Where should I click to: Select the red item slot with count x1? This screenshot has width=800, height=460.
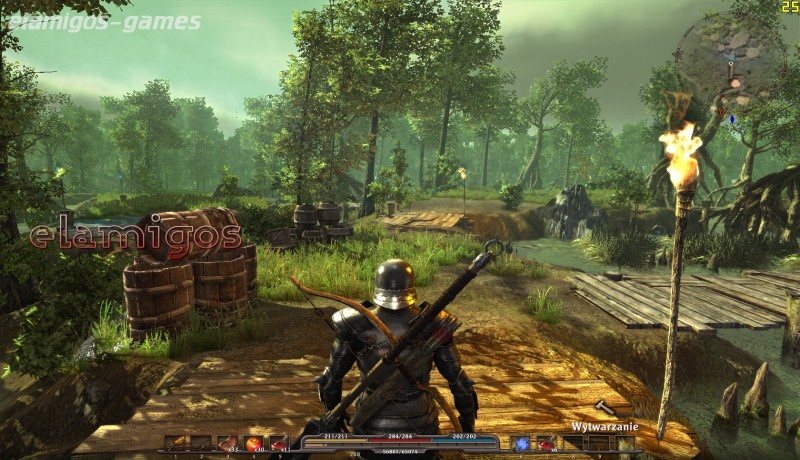(x=279, y=443)
